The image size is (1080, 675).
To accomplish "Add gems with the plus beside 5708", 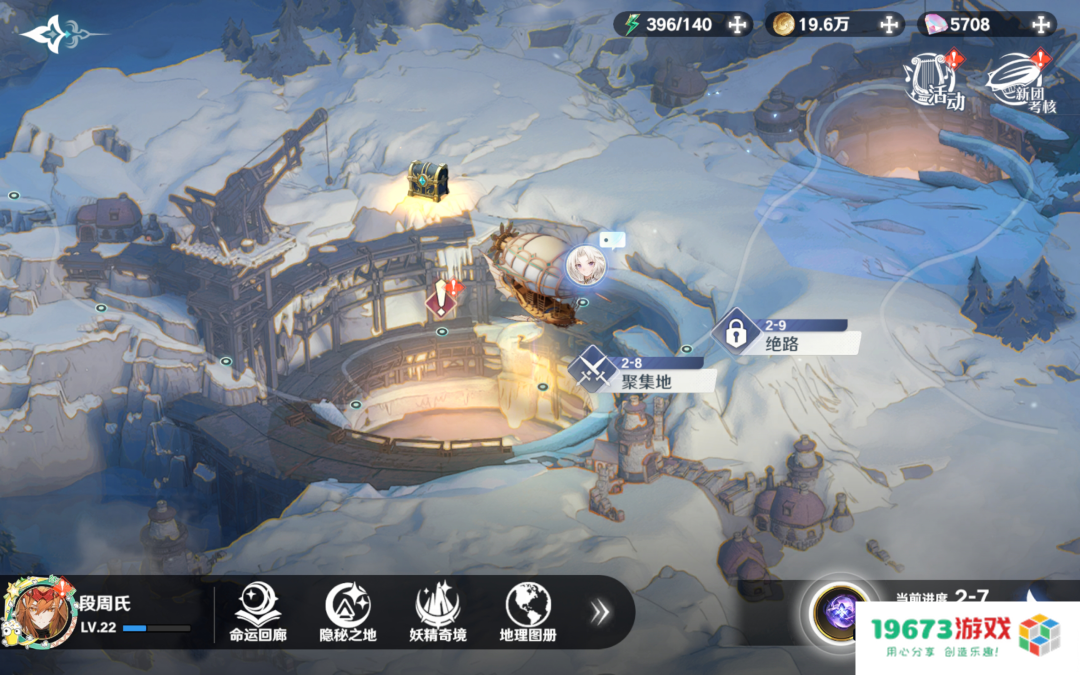I will tap(1041, 25).
